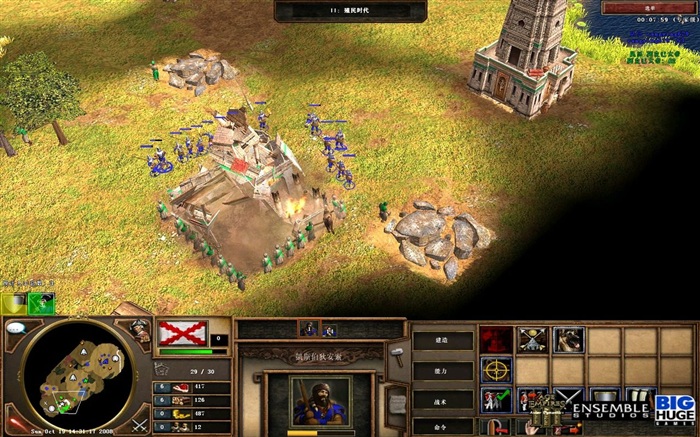
Task: Open the home city flag panel
Action: [x=183, y=333]
